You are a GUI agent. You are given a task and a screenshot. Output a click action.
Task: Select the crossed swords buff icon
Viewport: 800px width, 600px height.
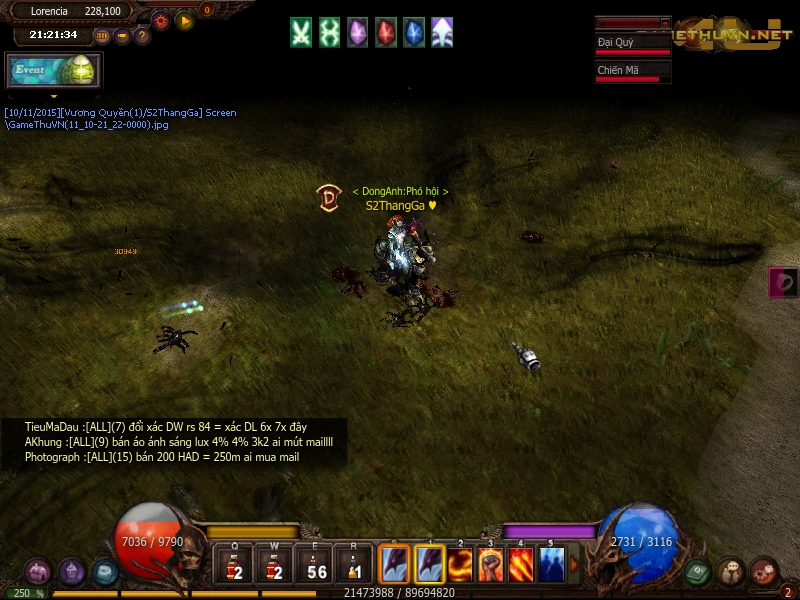301,32
